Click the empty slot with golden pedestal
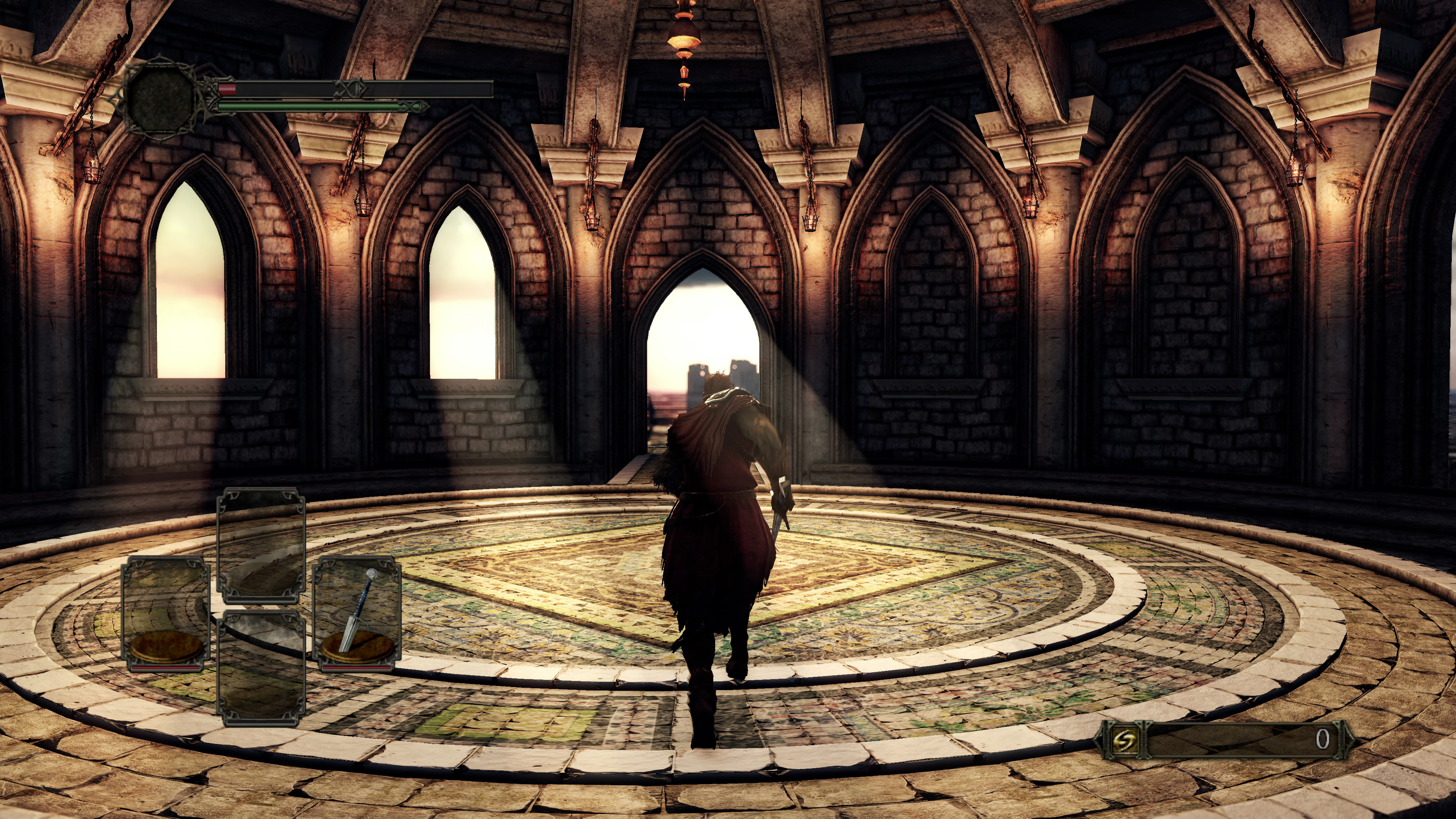The image size is (1456, 819). (x=166, y=614)
